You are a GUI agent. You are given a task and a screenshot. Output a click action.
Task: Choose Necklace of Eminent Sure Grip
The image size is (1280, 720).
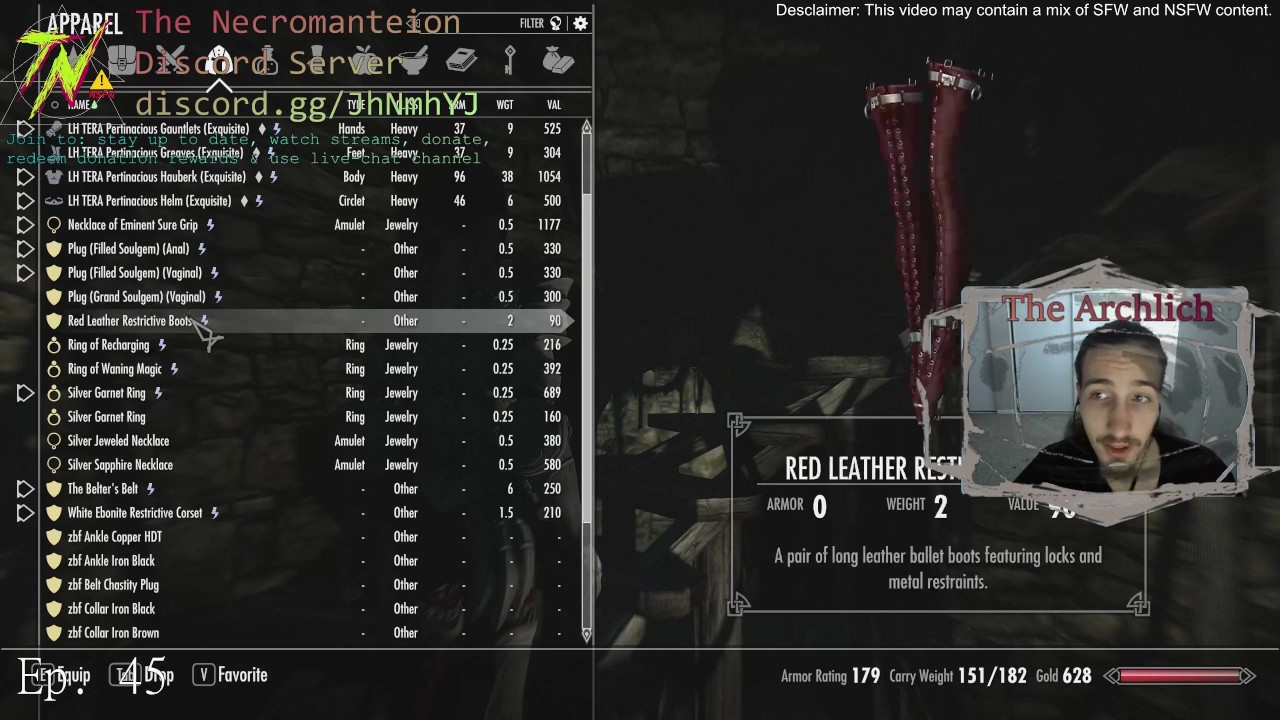[x=133, y=225]
